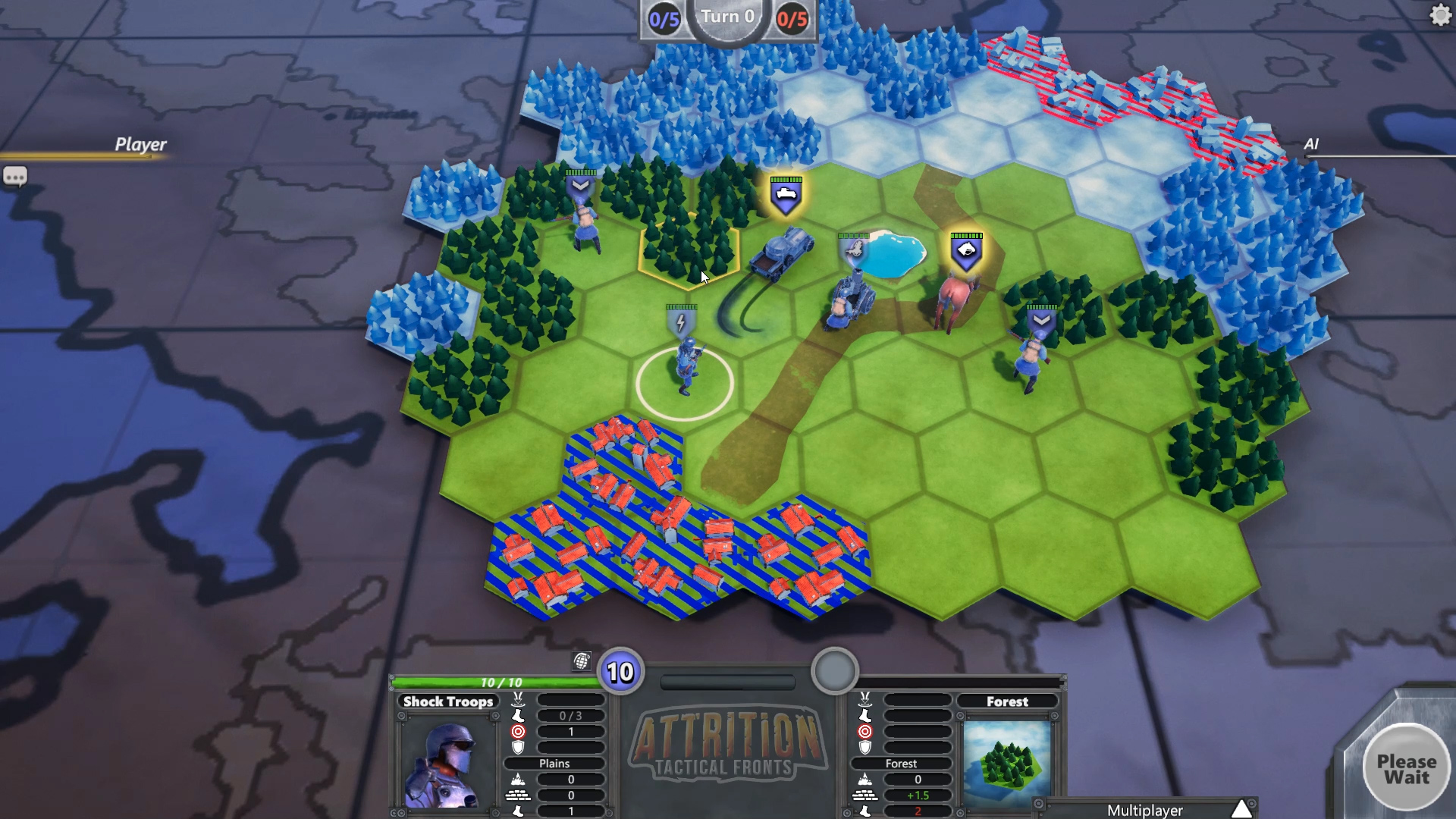1456x819 pixels.
Task: Click the red target attack icon in Shock Troops stats
Action: click(x=516, y=731)
